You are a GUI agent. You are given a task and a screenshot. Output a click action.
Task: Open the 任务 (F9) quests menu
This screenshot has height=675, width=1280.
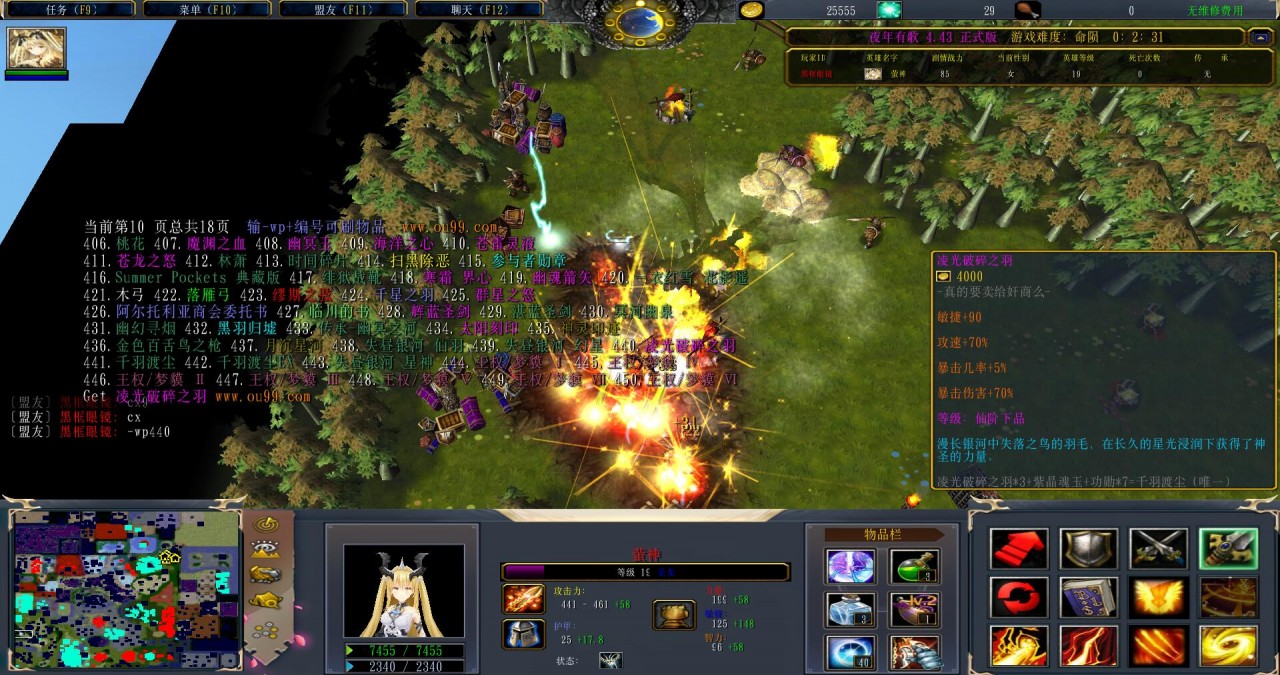(x=68, y=10)
